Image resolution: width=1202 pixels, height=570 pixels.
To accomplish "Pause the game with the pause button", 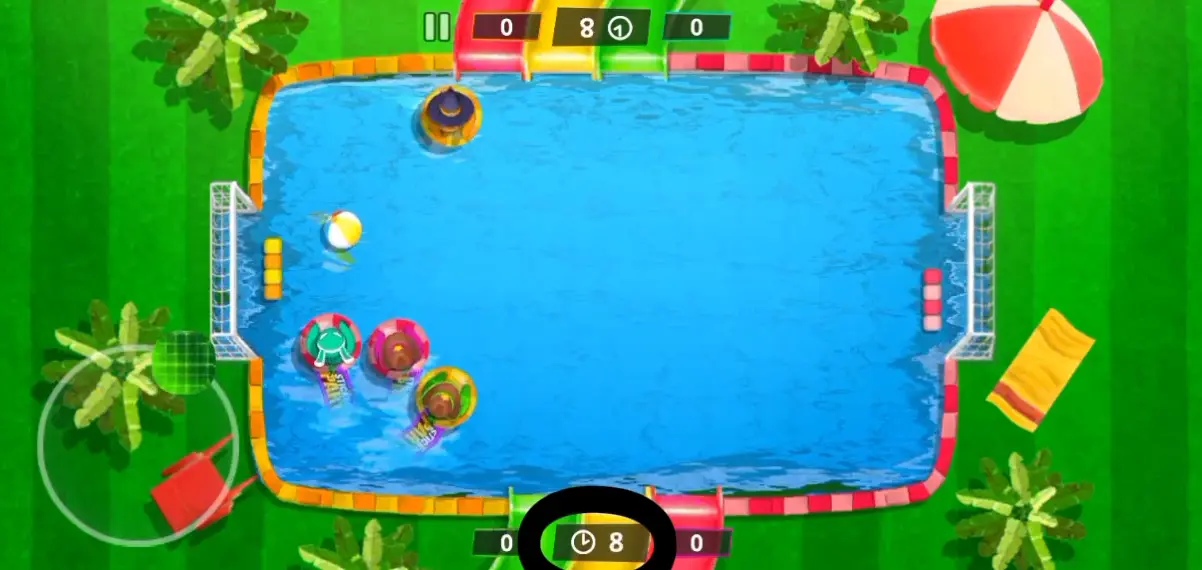I will coord(437,27).
